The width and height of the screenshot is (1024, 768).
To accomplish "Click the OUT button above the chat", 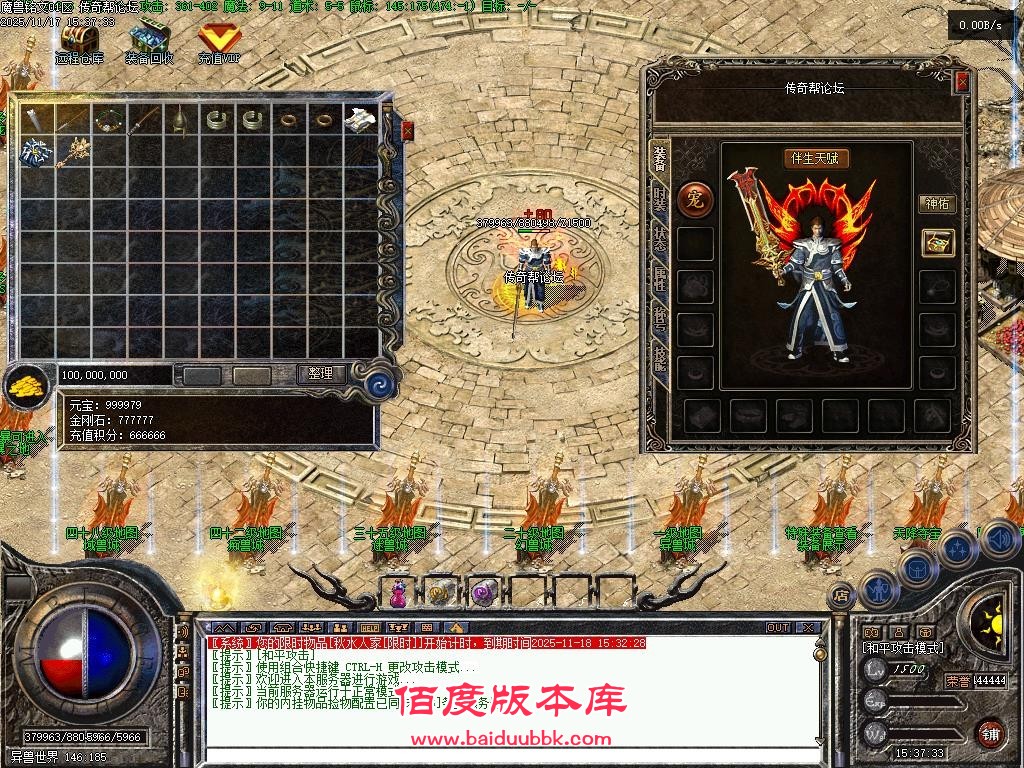I will (x=777, y=628).
